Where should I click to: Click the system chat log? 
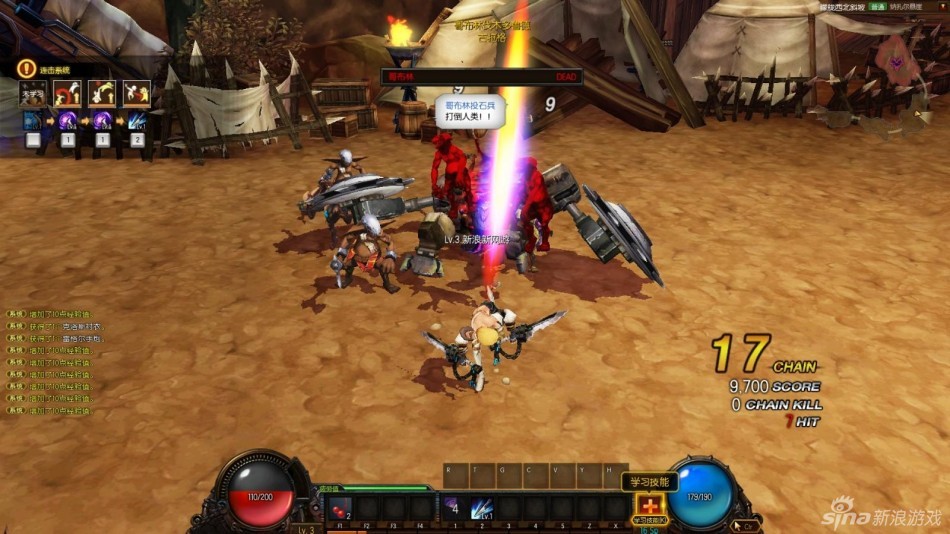point(62,362)
